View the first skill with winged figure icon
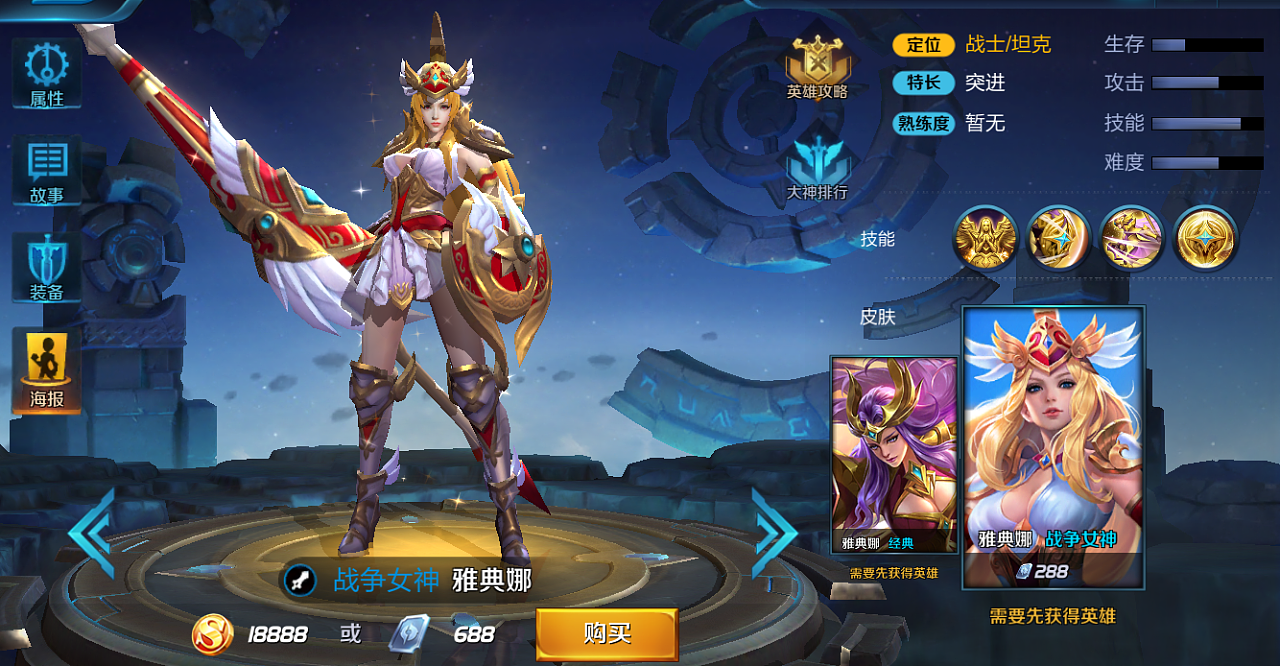 (985, 239)
